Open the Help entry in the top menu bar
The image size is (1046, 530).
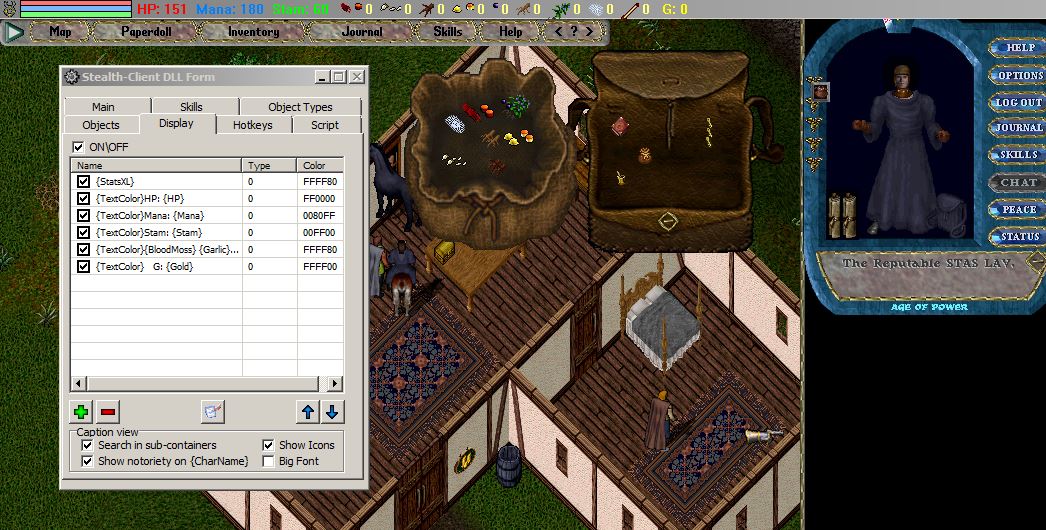tap(510, 32)
